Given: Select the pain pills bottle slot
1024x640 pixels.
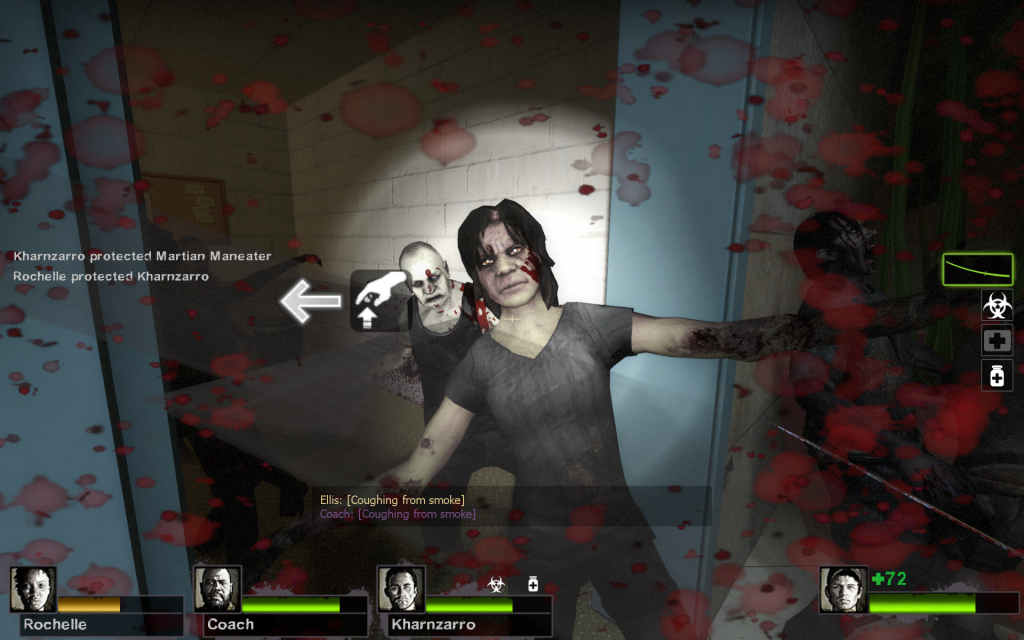Looking at the screenshot, I should (997, 375).
